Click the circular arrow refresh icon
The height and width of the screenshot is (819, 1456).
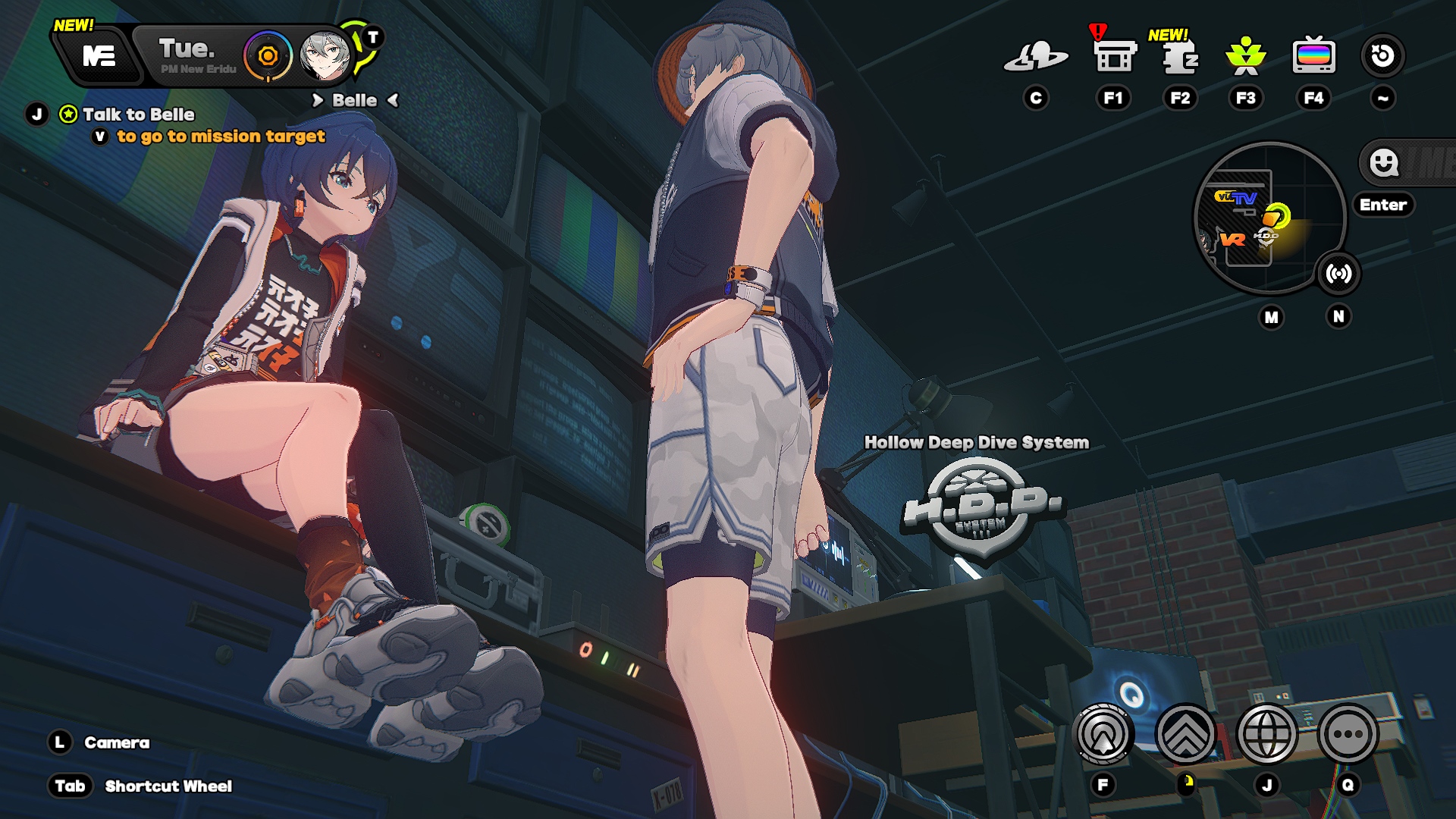click(x=1382, y=56)
